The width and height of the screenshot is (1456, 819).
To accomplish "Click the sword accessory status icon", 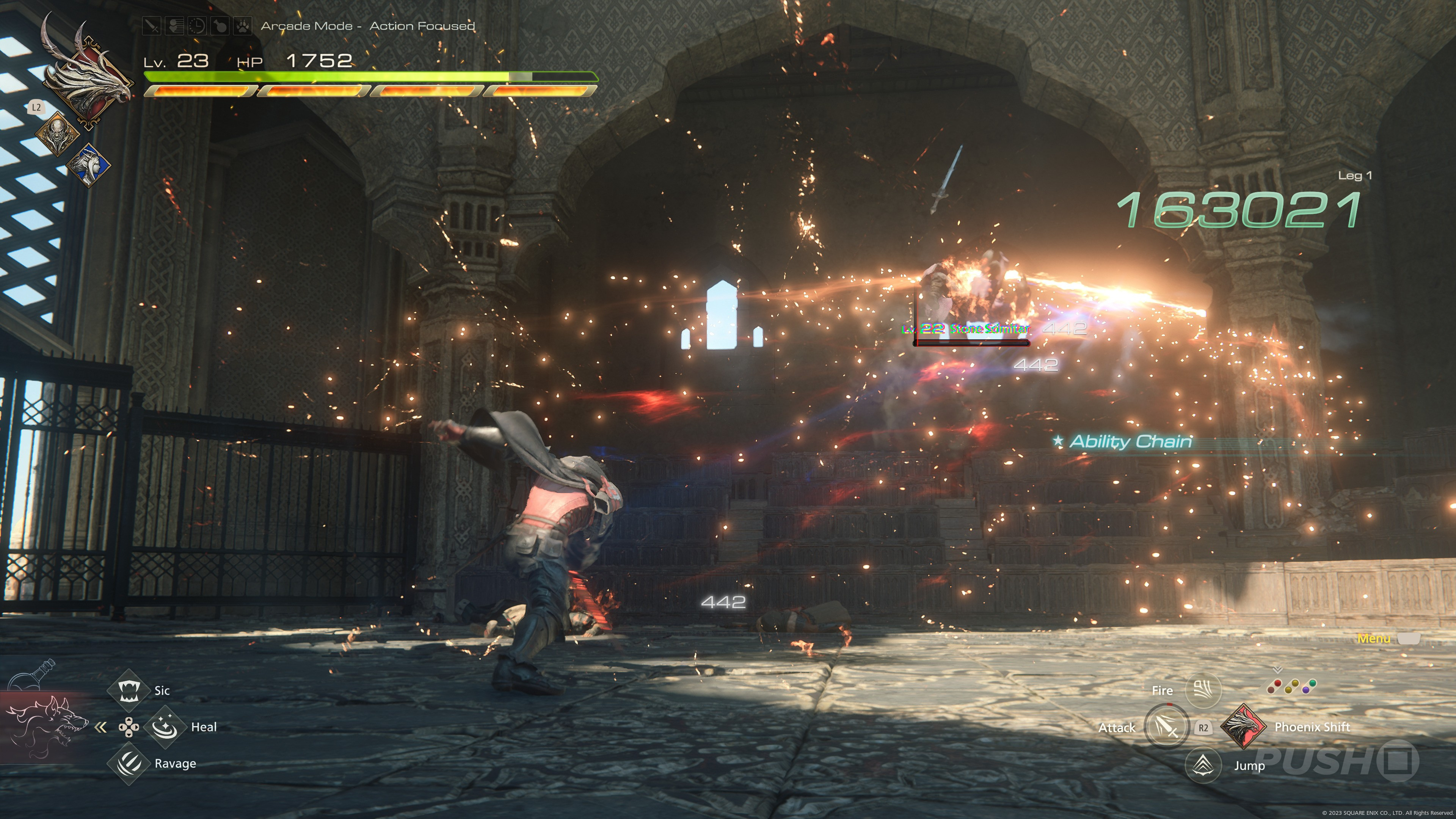I will (x=152, y=26).
